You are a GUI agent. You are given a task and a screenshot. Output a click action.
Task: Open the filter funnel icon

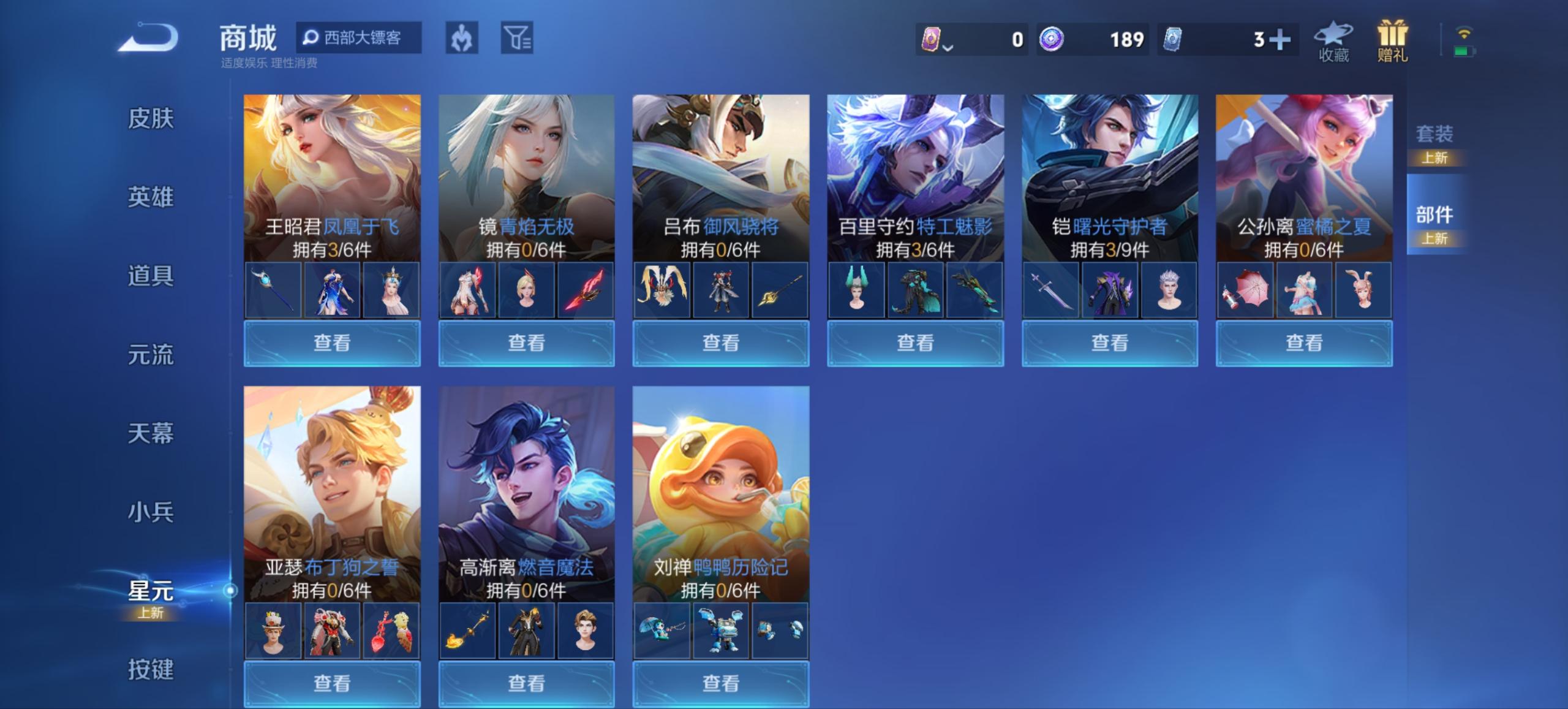518,38
